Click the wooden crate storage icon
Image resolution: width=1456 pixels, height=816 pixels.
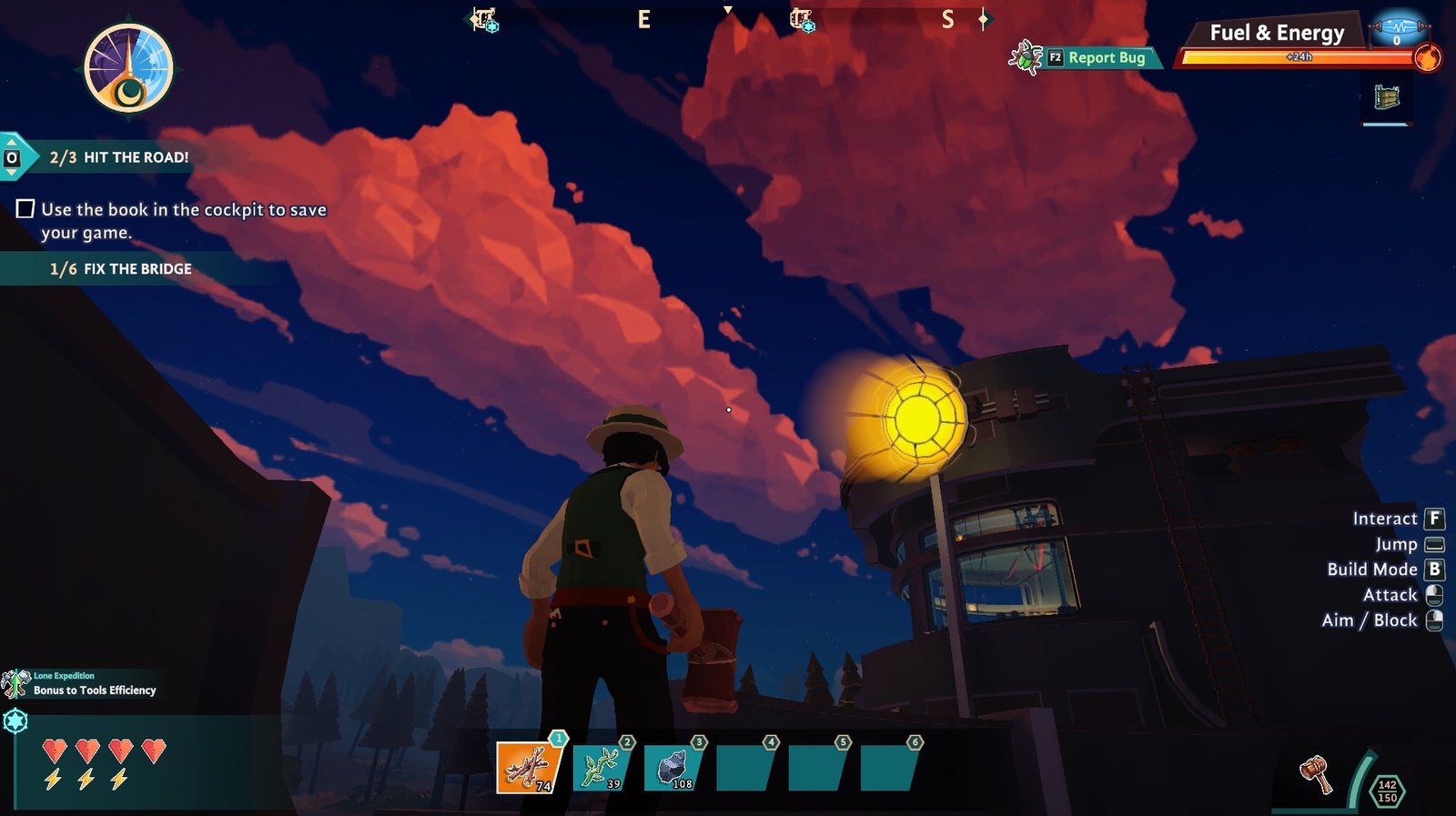1387,96
